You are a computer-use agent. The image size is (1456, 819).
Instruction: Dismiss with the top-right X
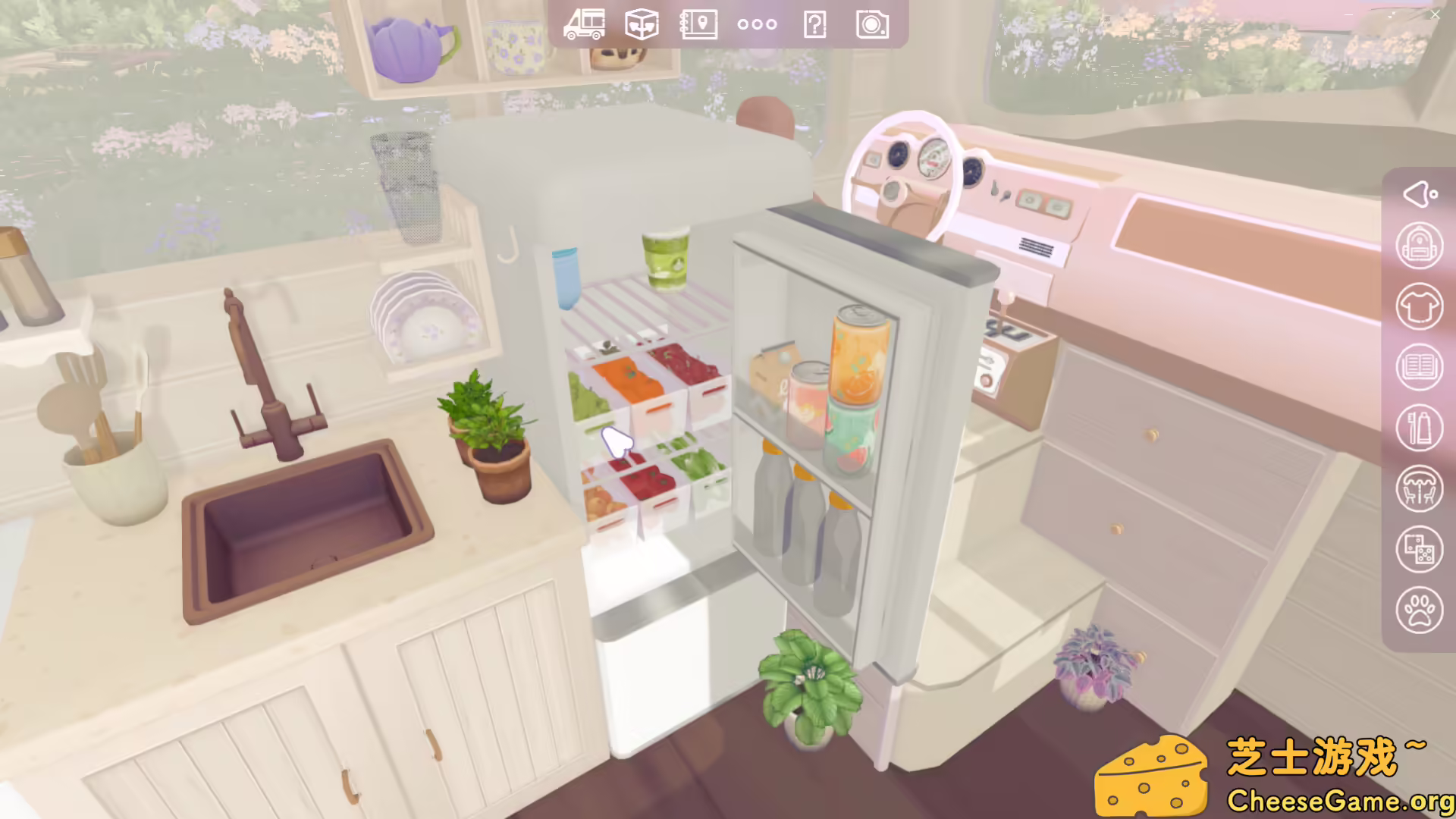point(1435,15)
